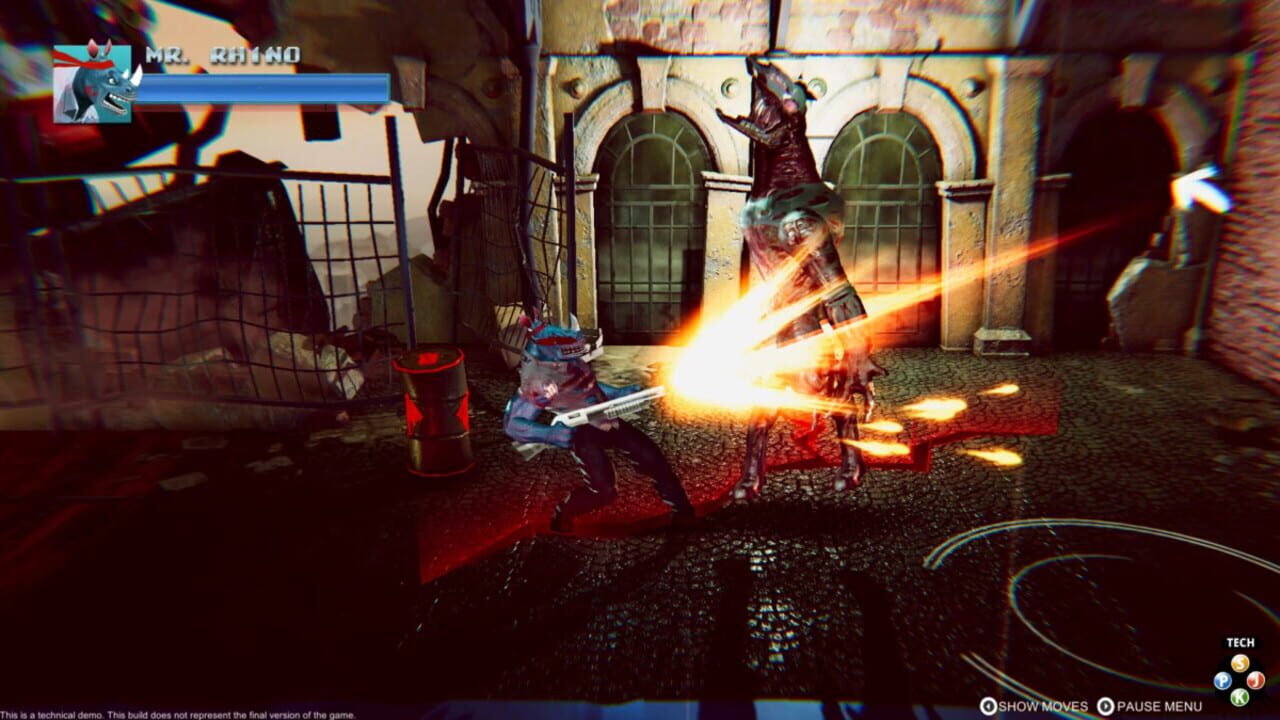
Task: Click the circular button icon beside PAUSE MENU
Action: [1108, 704]
